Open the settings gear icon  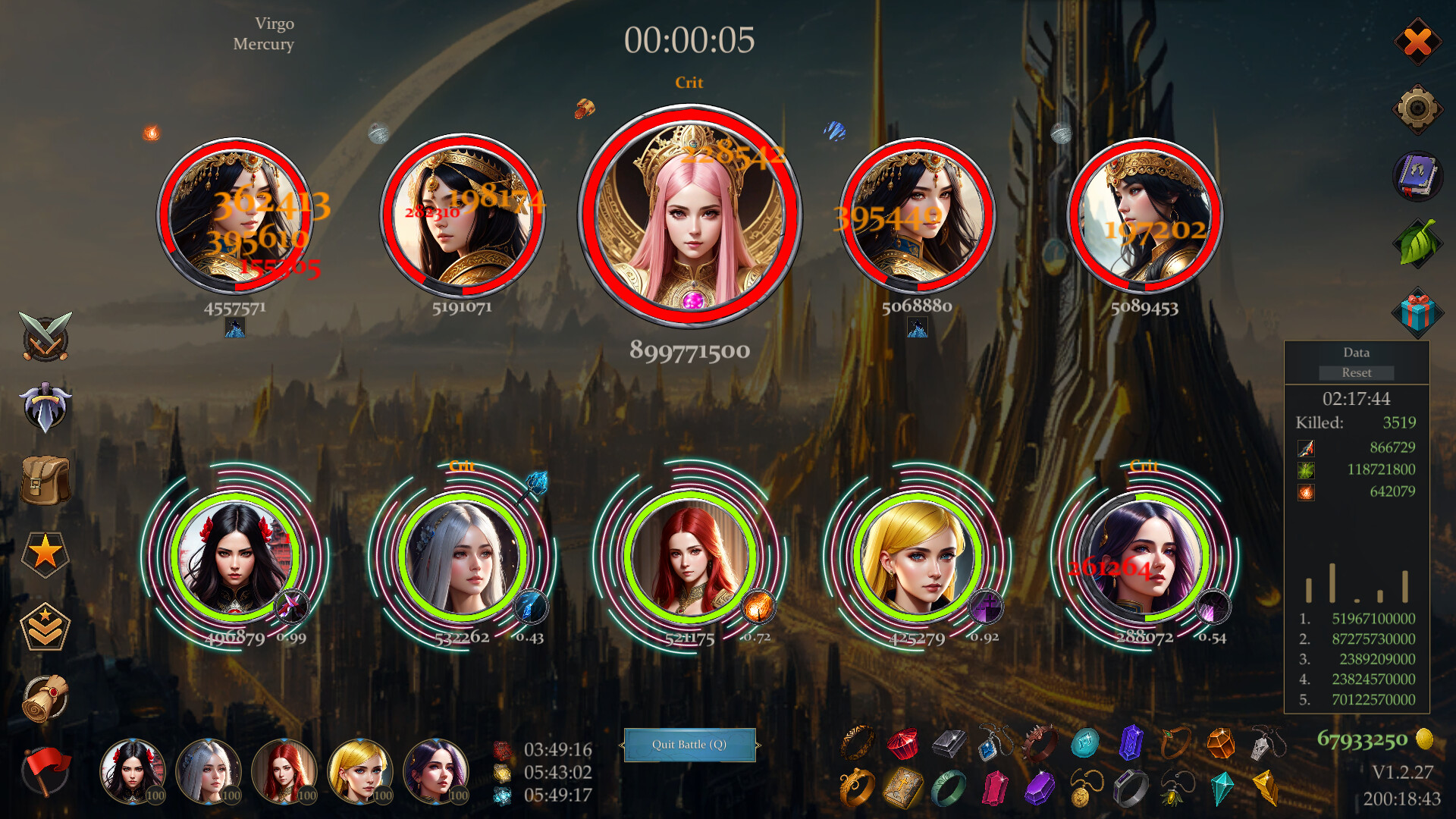pos(1418,106)
